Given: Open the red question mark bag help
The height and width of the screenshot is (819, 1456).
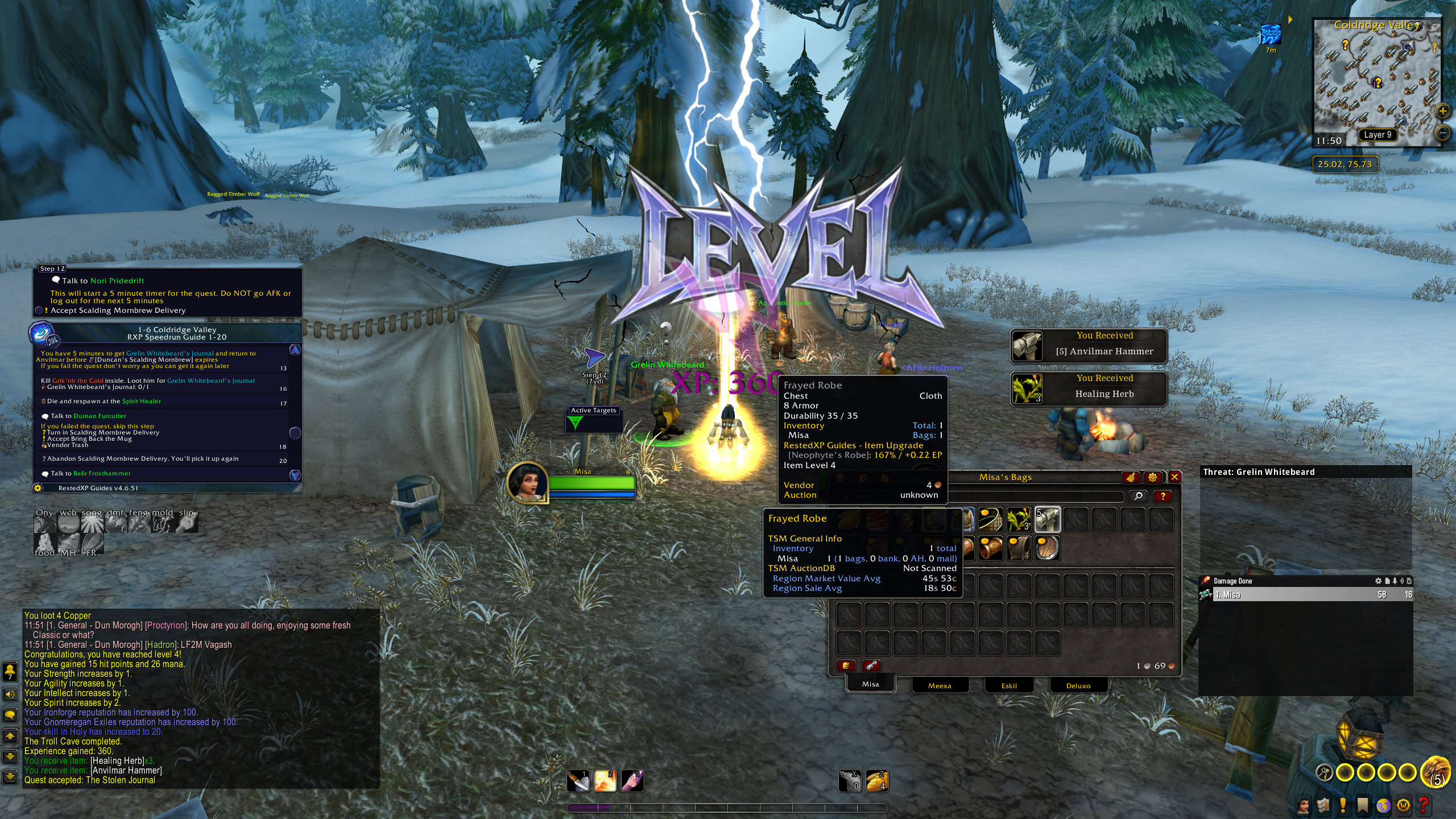Looking at the screenshot, I should point(1163,496).
